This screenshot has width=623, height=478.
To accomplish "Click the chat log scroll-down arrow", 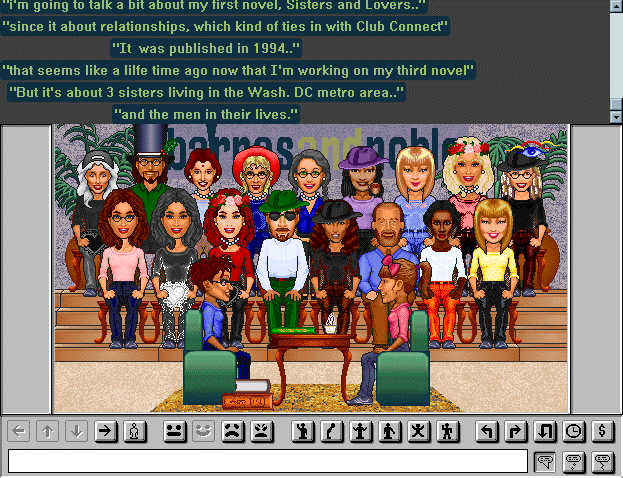I will (615, 116).
